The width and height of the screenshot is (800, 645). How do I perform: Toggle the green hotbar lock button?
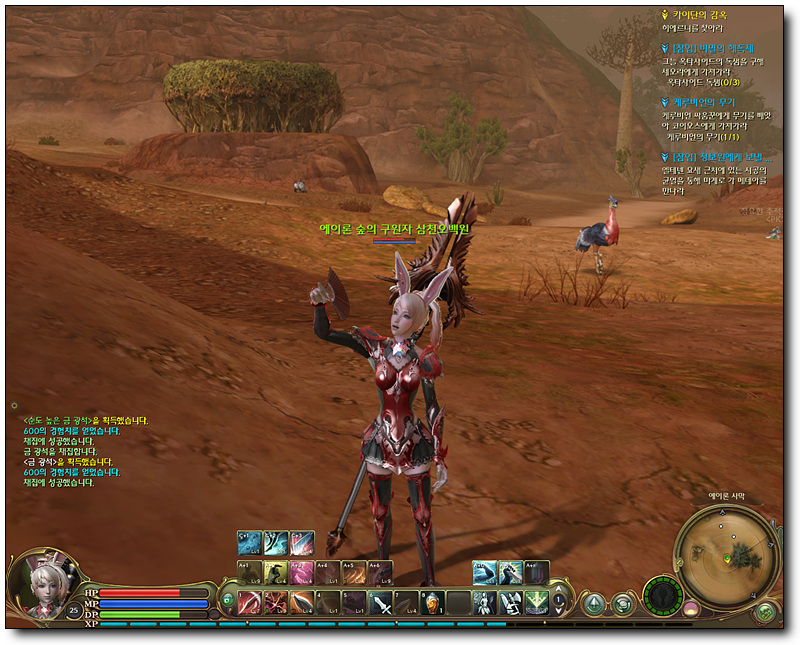[x=228, y=602]
